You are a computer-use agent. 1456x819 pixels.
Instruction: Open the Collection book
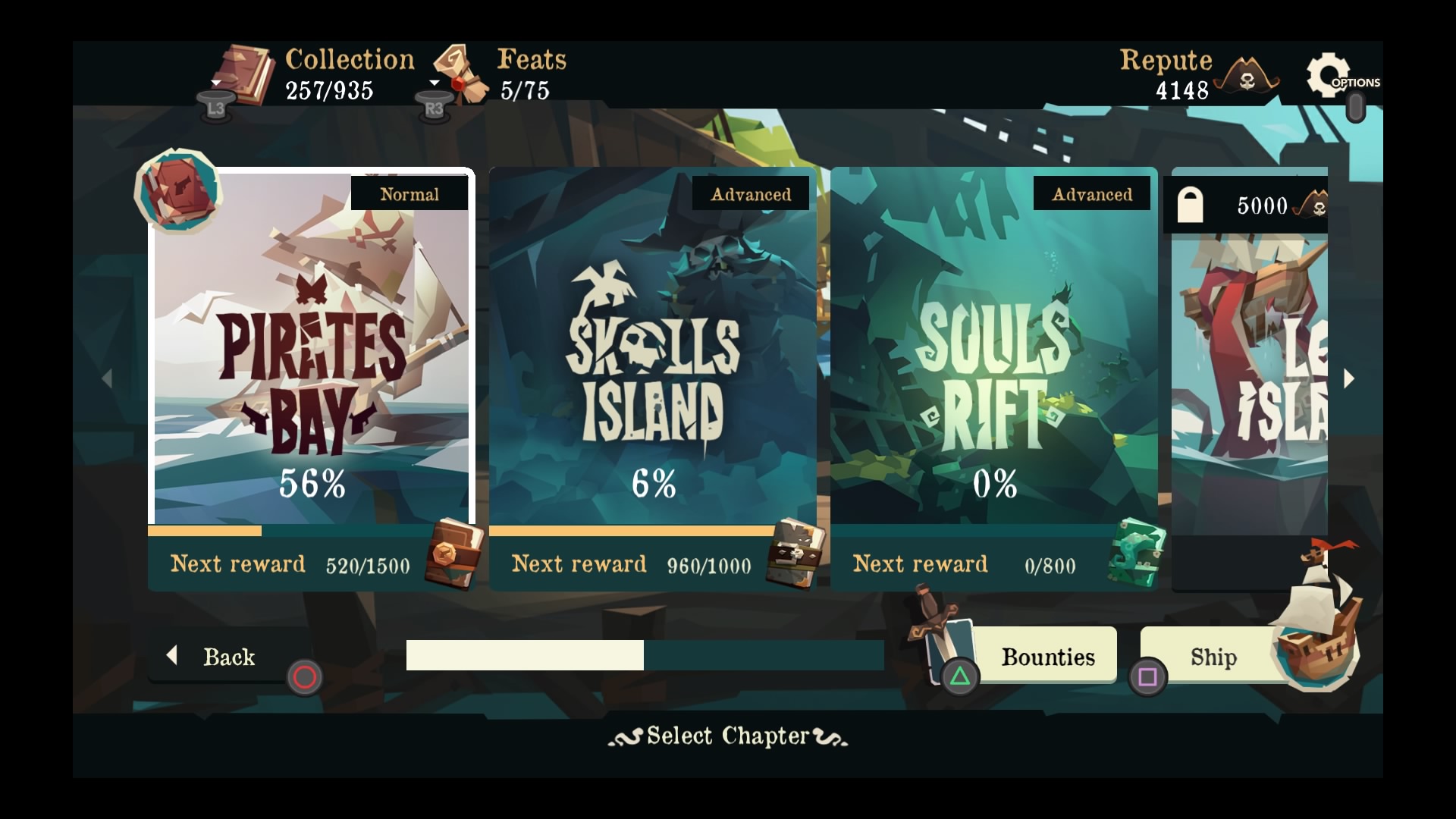(246, 74)
